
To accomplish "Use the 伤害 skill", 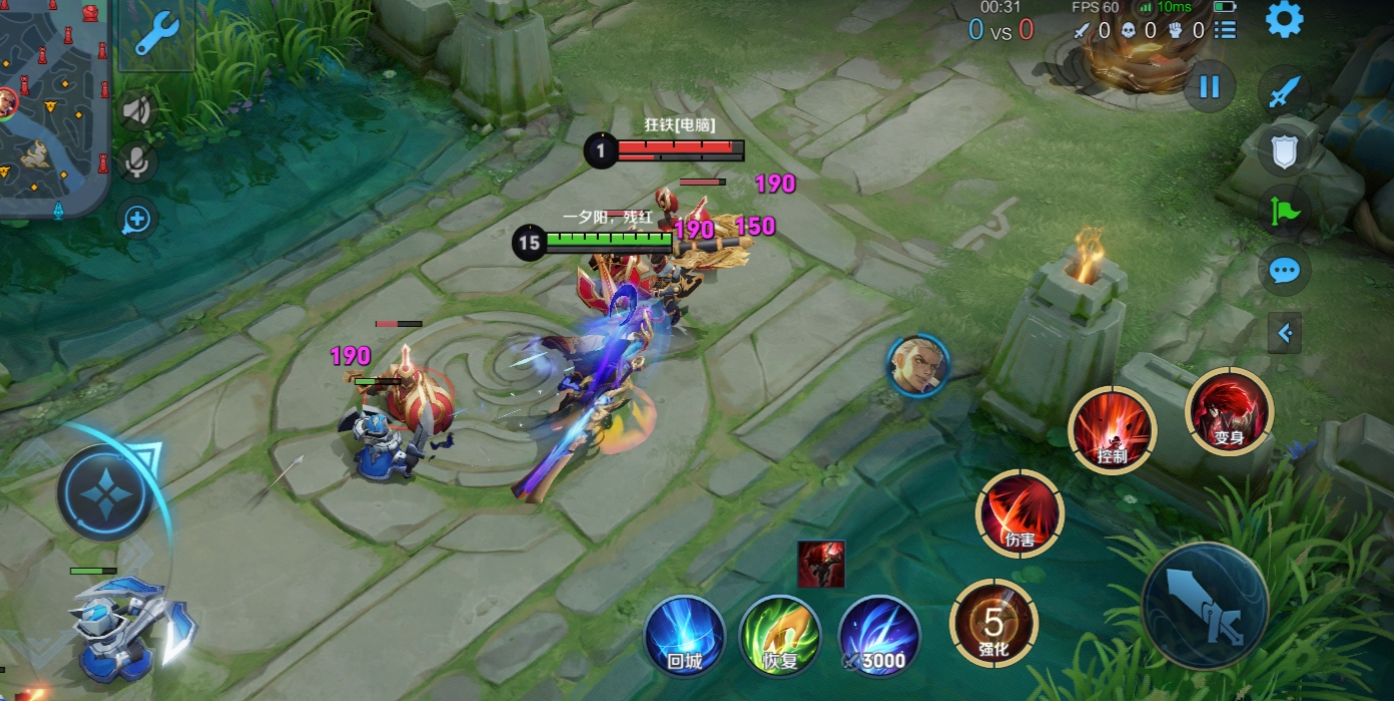I will pyautogui.click(x=1020, y=514).
